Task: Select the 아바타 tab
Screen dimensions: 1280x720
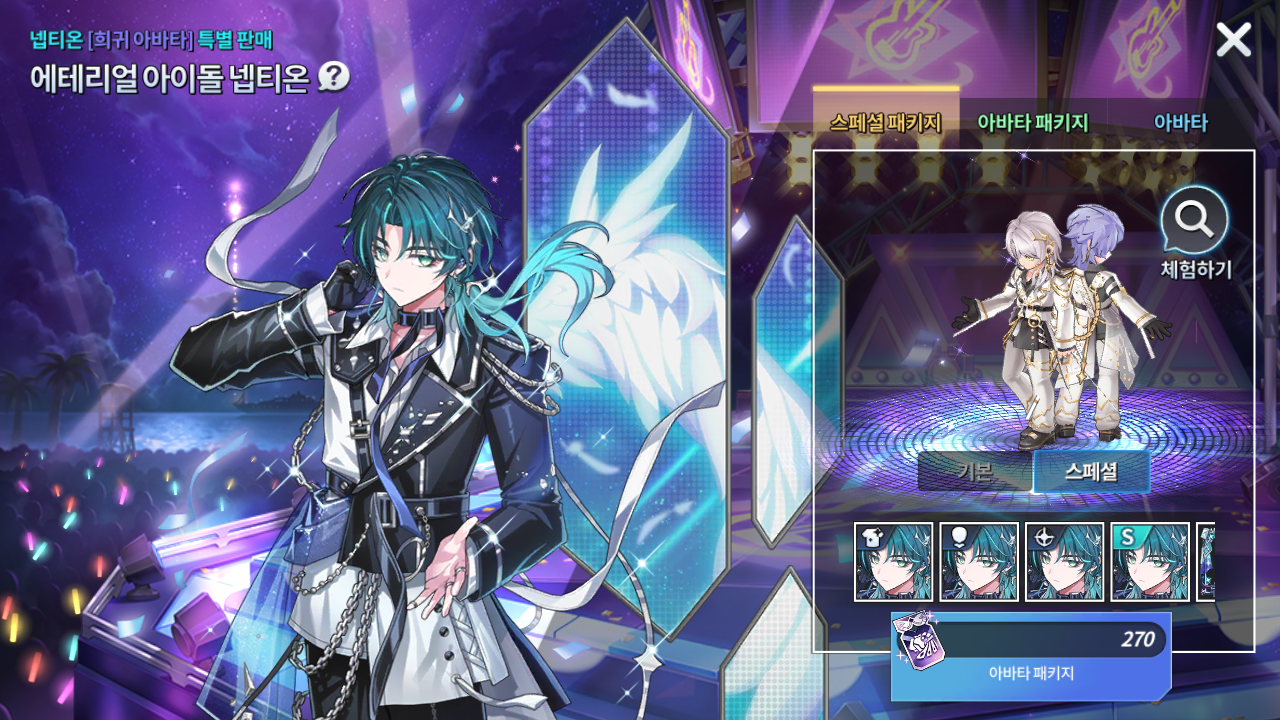Action: click(x=1180, y=123)
